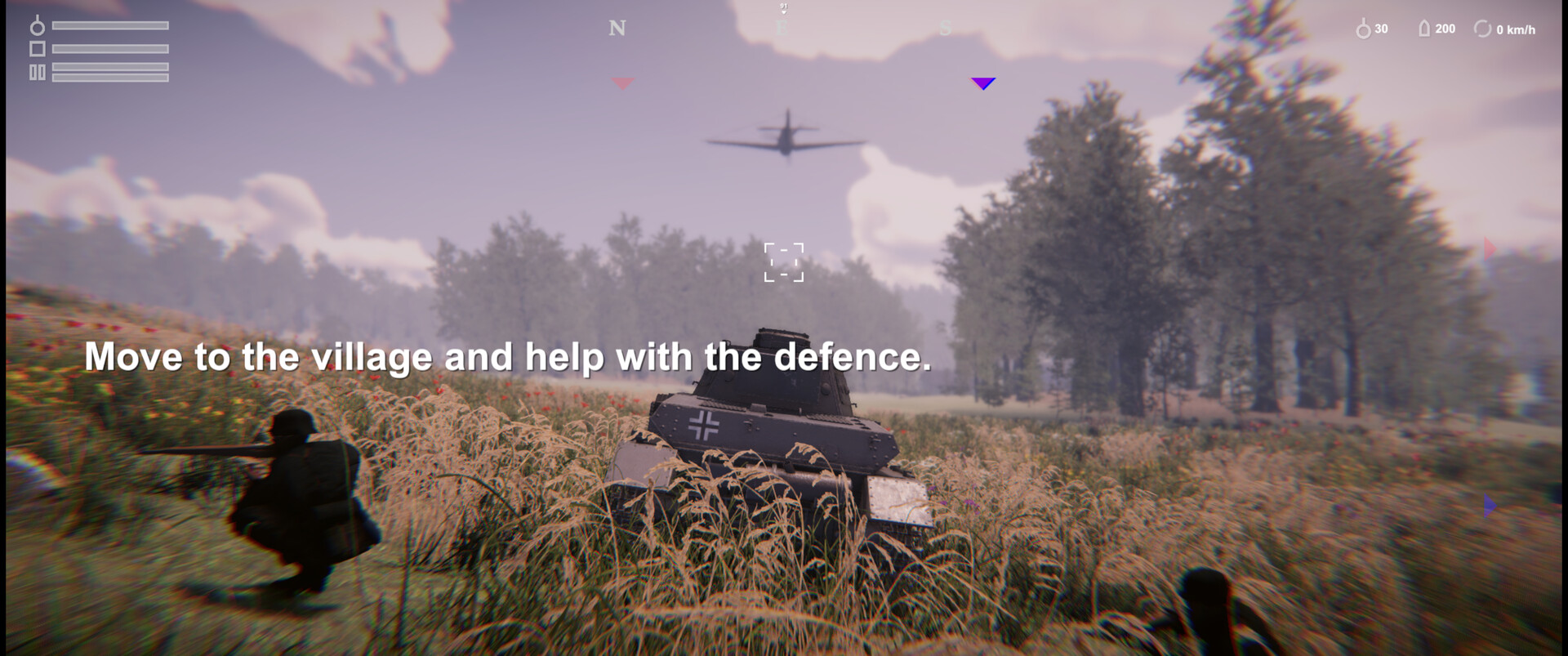
Task: Click the tank with the cross insignia
Action: [x=776, y=441]
